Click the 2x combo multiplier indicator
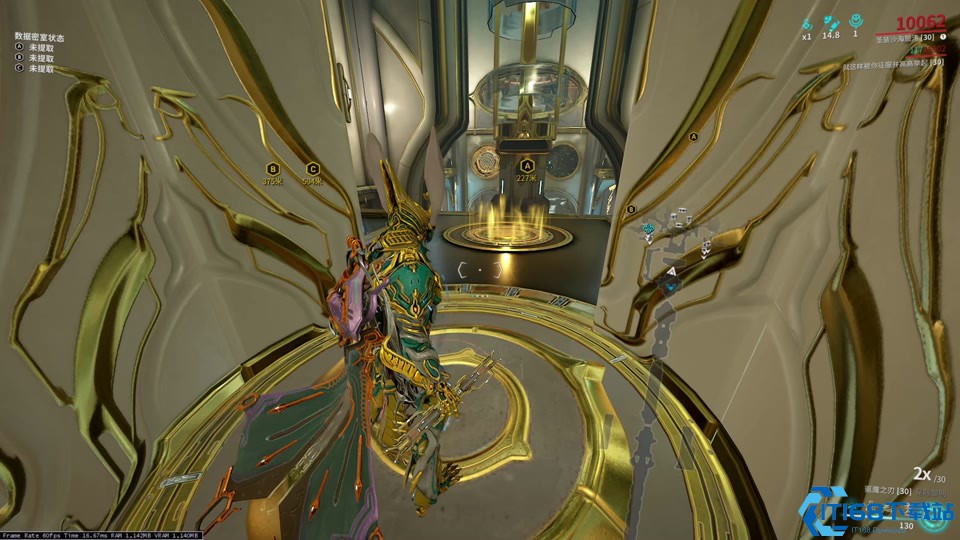This screenshot has height=540, width=960. pyautogui.click(x=920, y=474)
